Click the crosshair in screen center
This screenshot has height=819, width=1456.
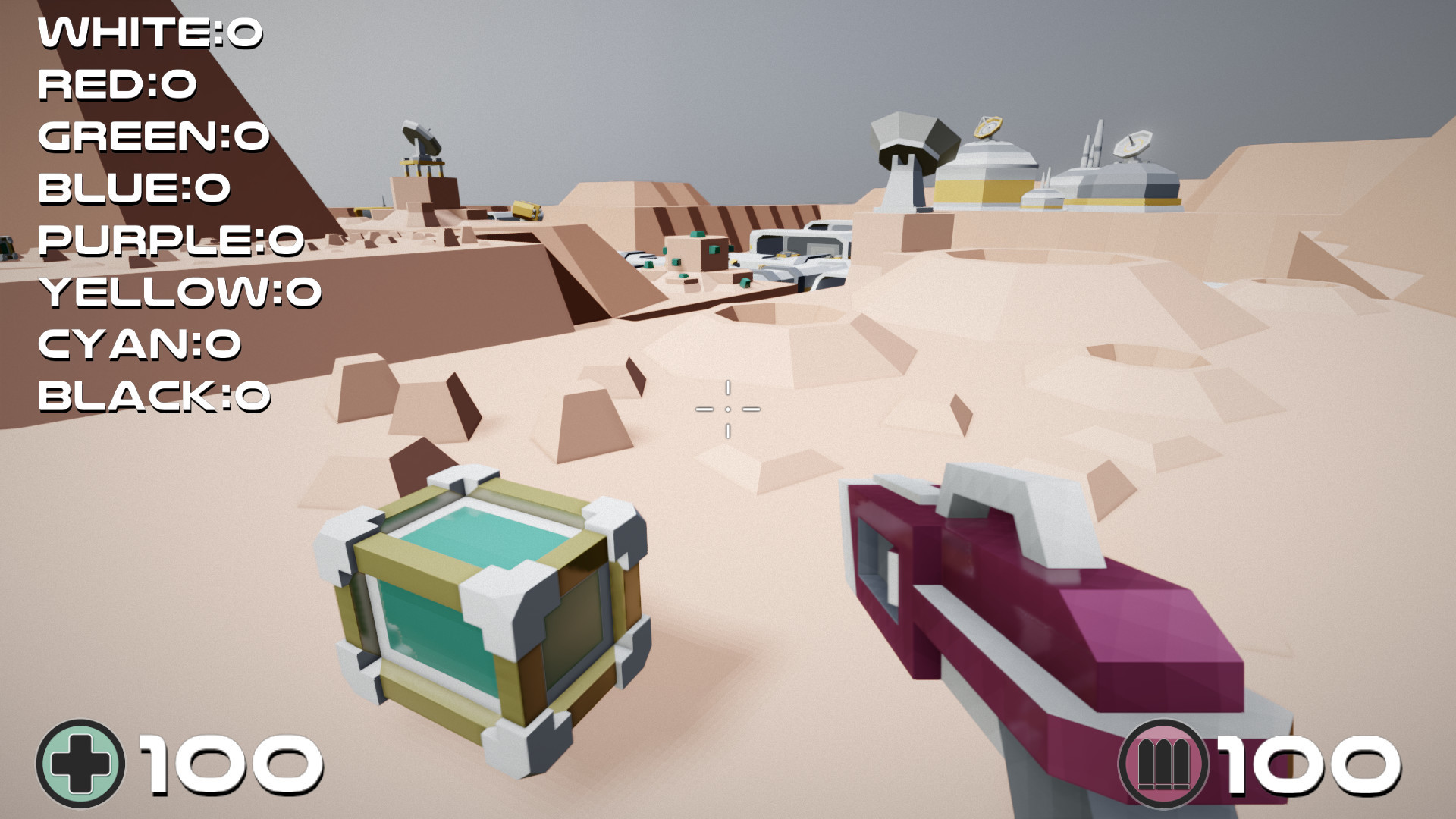(x=728, y=409)
